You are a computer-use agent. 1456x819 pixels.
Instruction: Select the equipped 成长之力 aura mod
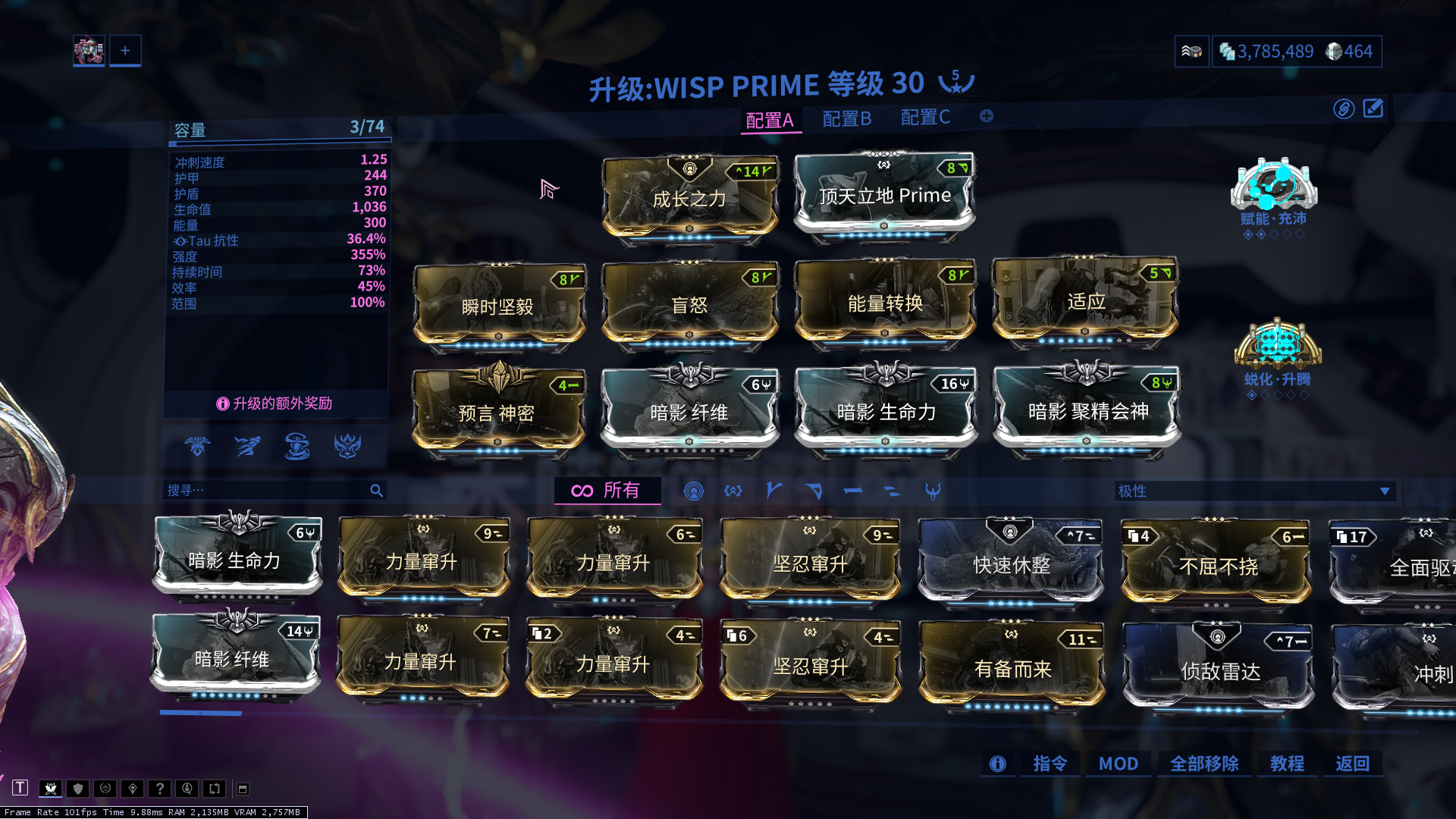tap(689, 199)
